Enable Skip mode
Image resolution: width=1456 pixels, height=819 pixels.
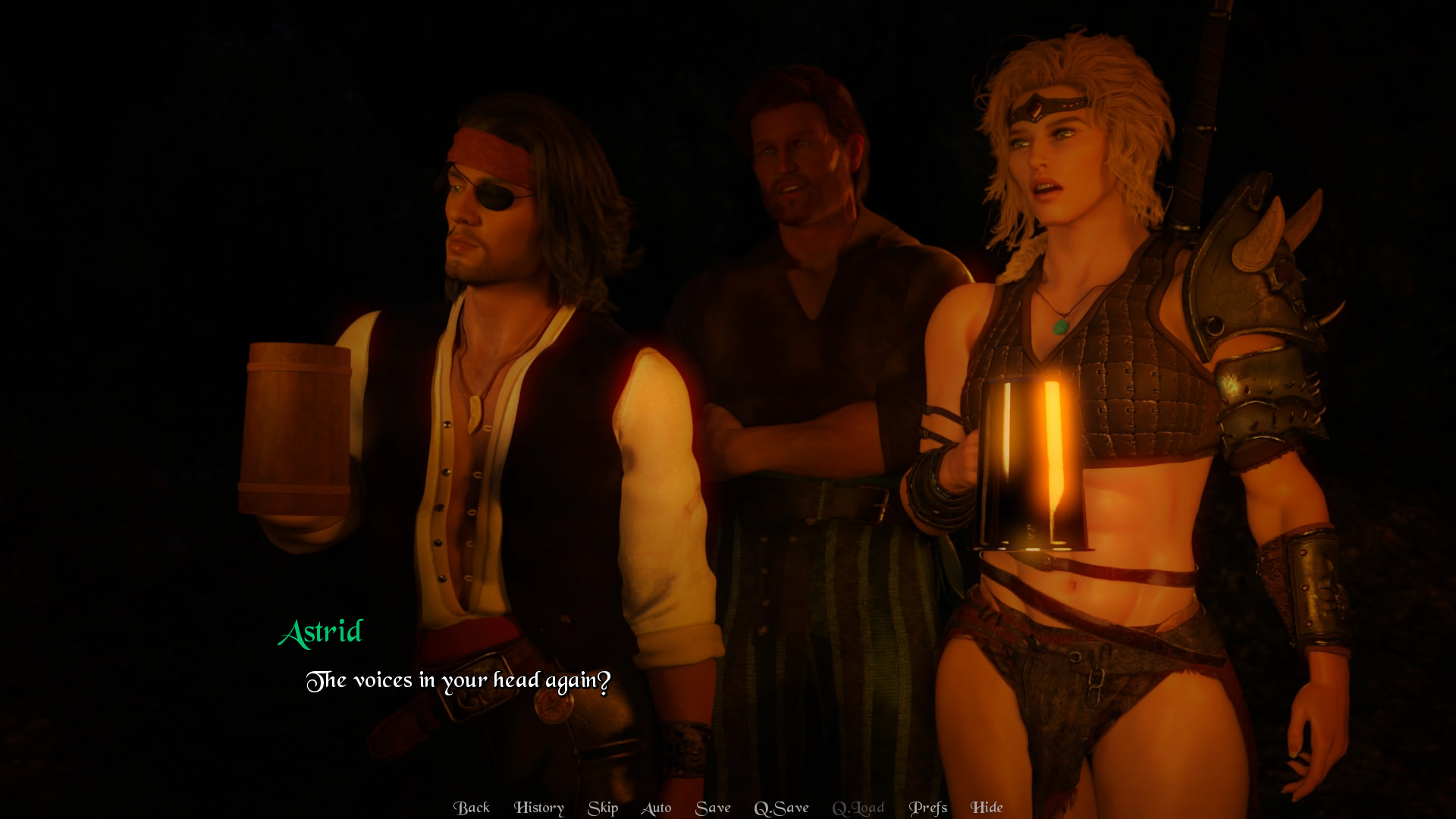point(603,808)
